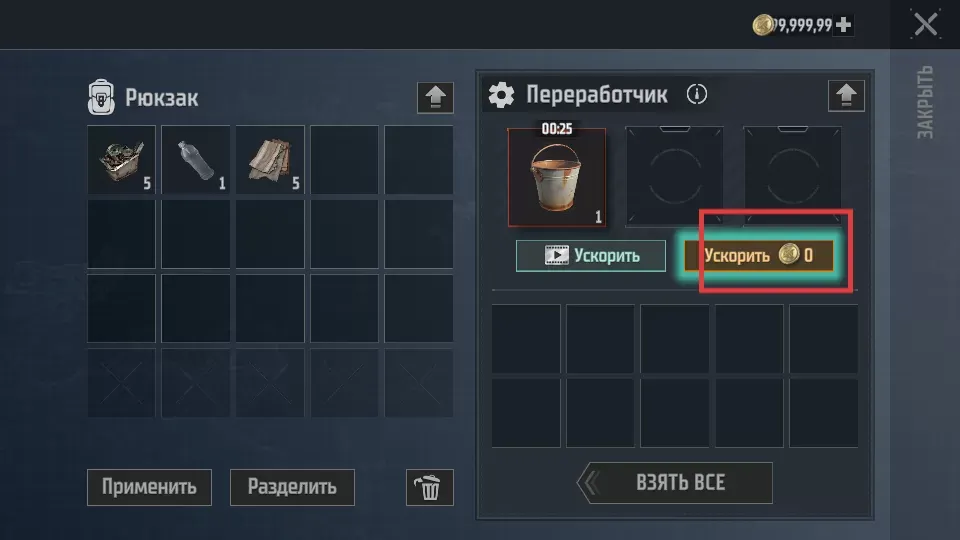
Task: Add more coins with the plus button
Action: point(844,25)
